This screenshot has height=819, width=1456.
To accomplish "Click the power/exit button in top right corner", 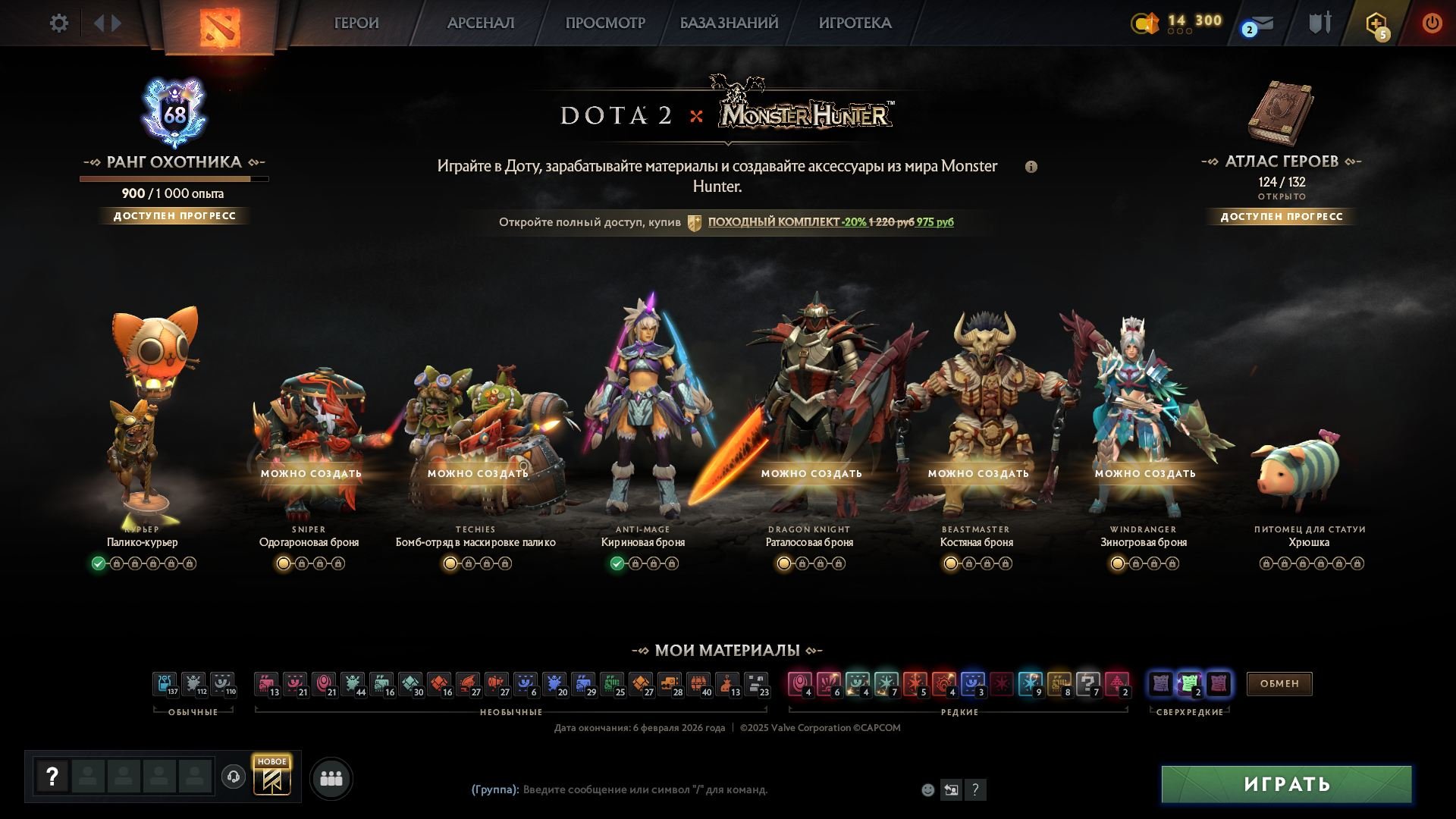I will click(x=1432, y=23).
